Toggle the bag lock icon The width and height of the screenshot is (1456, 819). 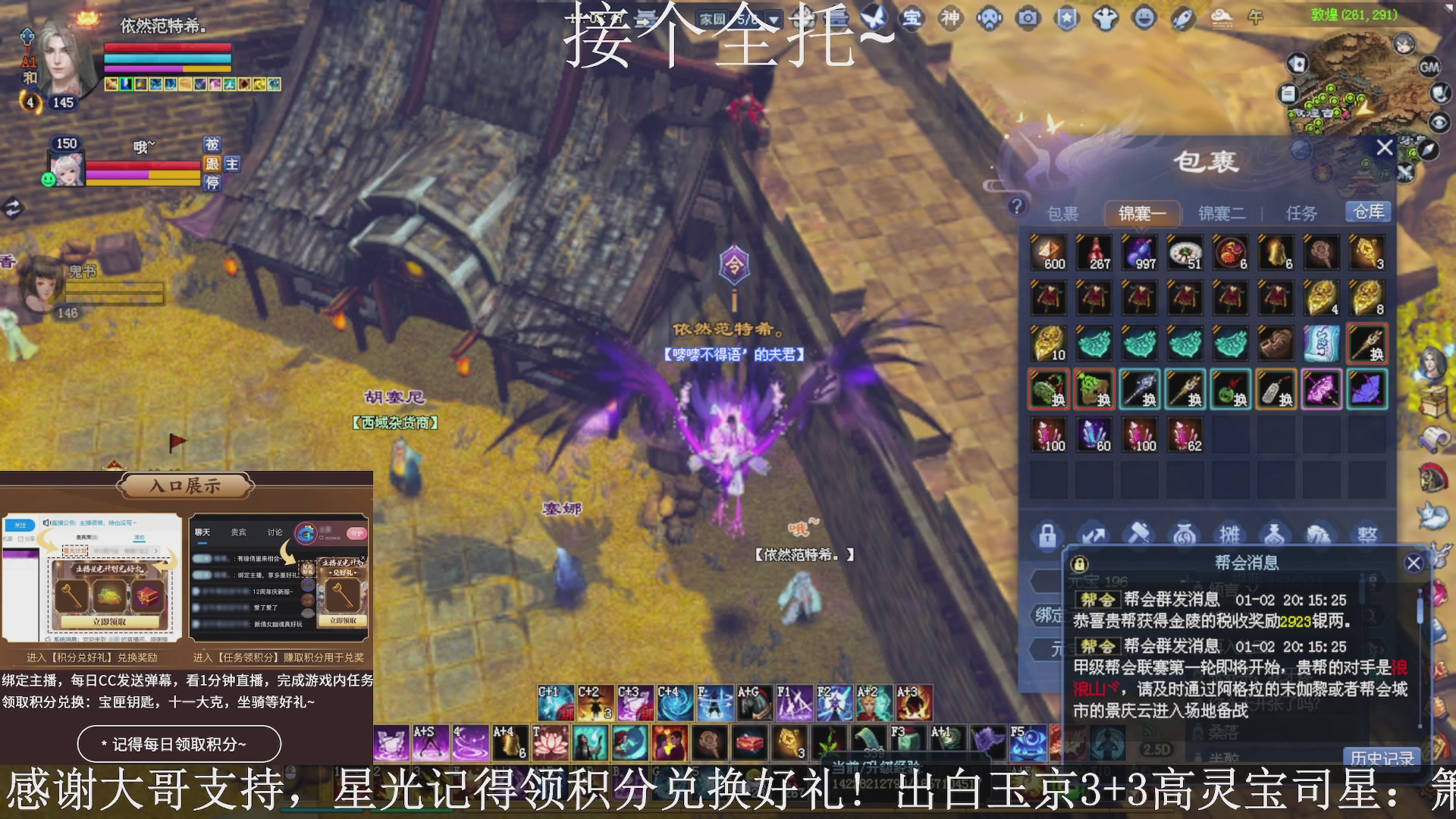1050,535
